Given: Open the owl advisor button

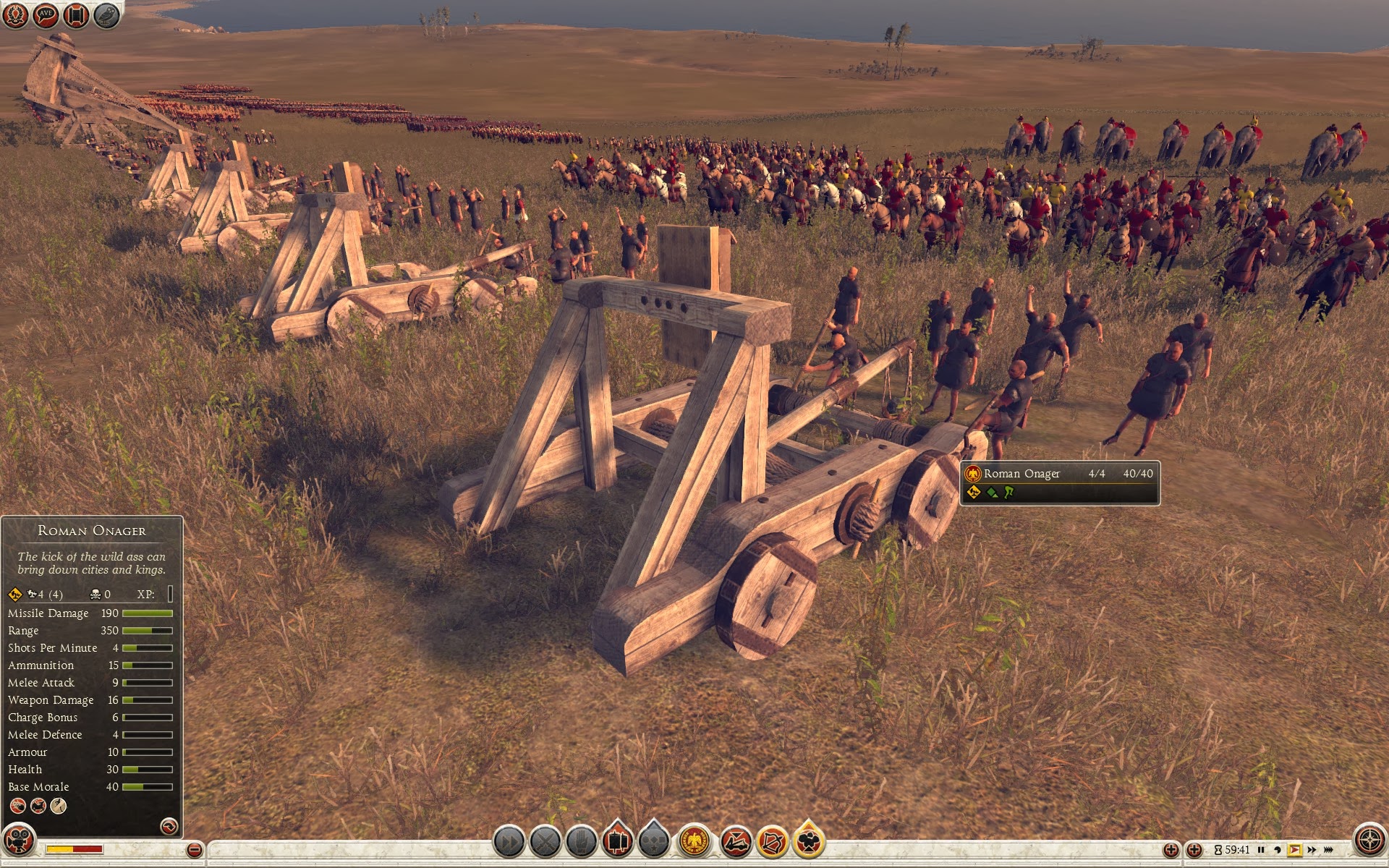Looking at the screenshot, I should point(106,15).
